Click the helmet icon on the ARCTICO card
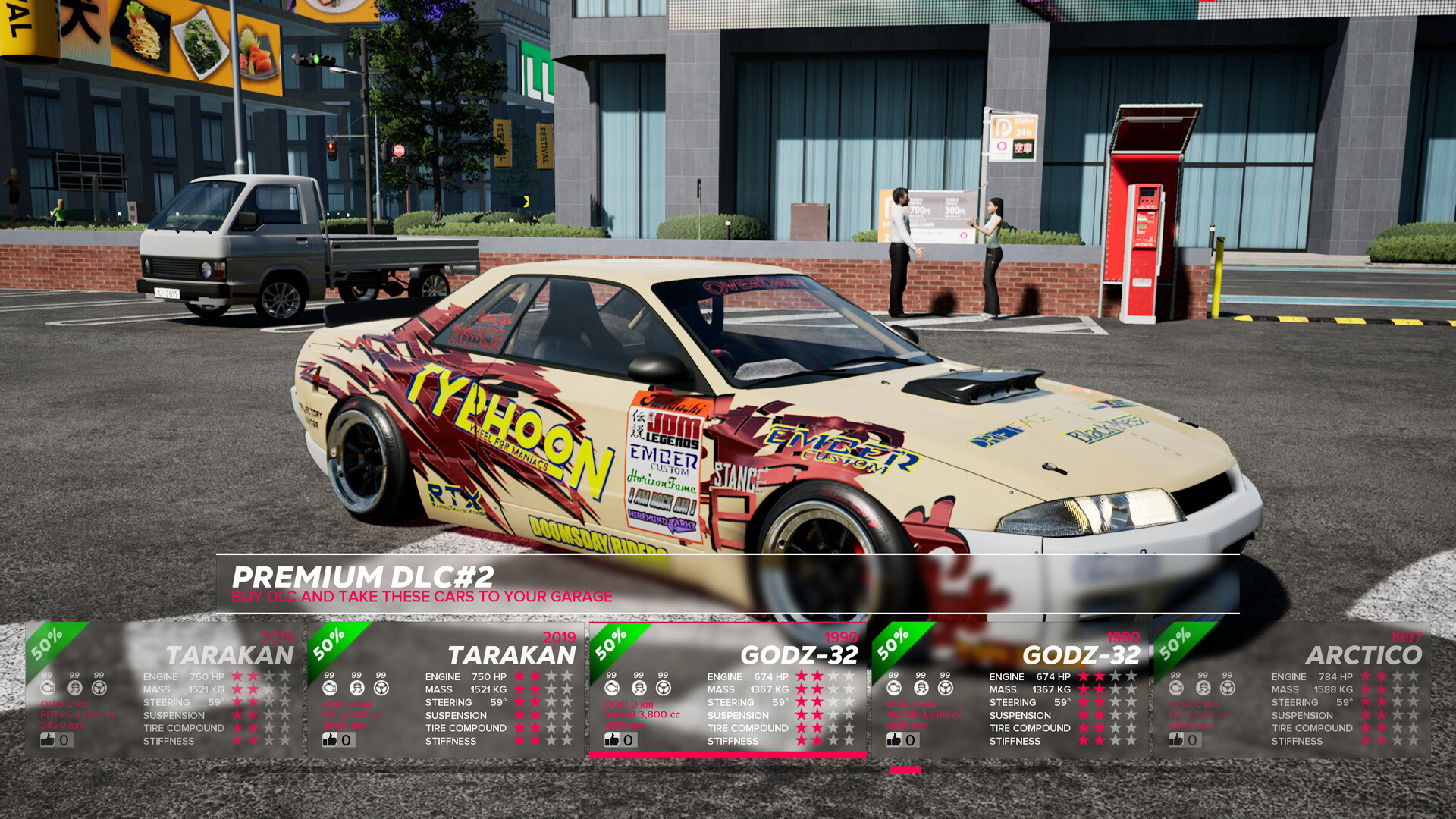Screen dimensions: 1456x819 1202,689
